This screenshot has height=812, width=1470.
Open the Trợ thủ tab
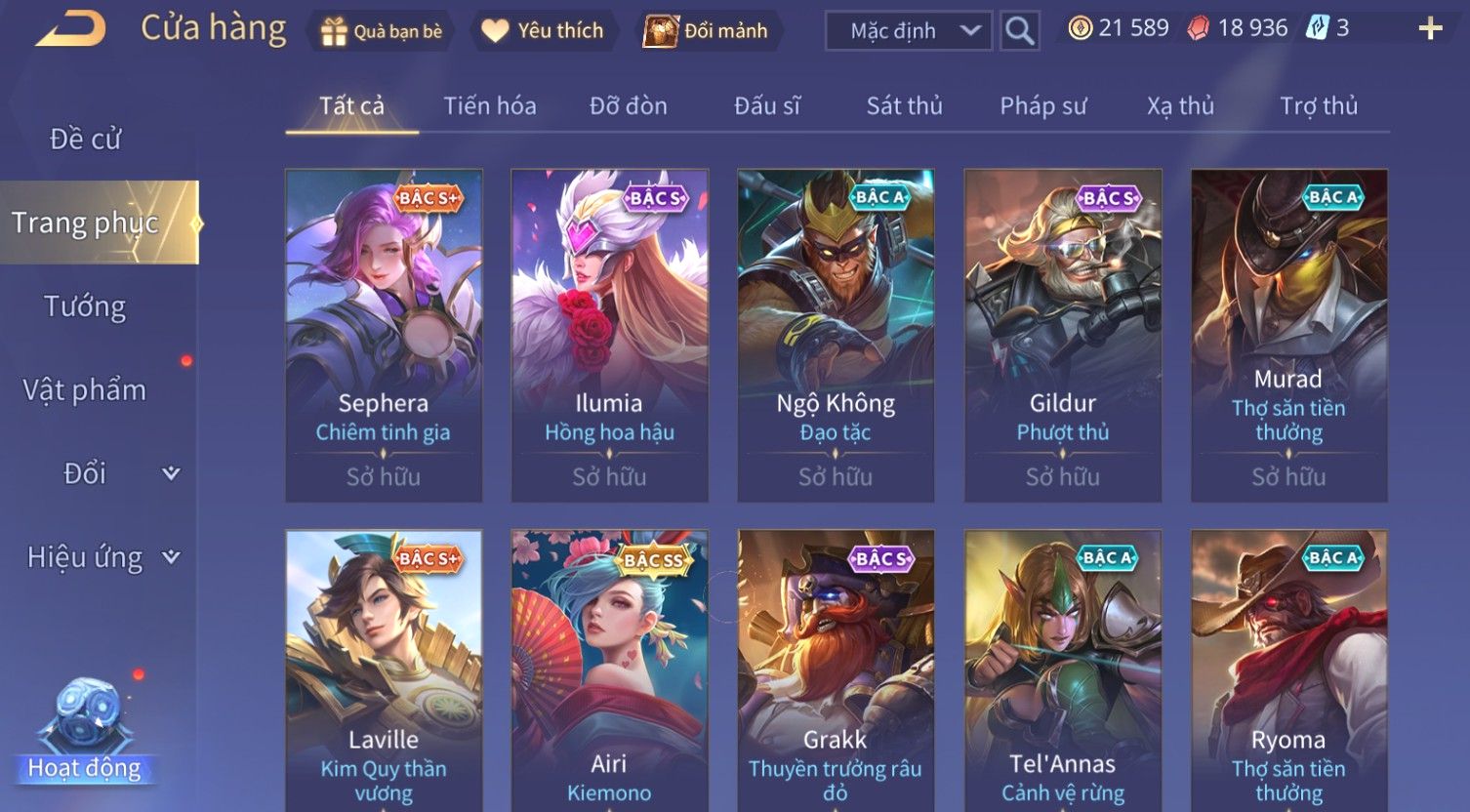click(x=1319, y=105)
